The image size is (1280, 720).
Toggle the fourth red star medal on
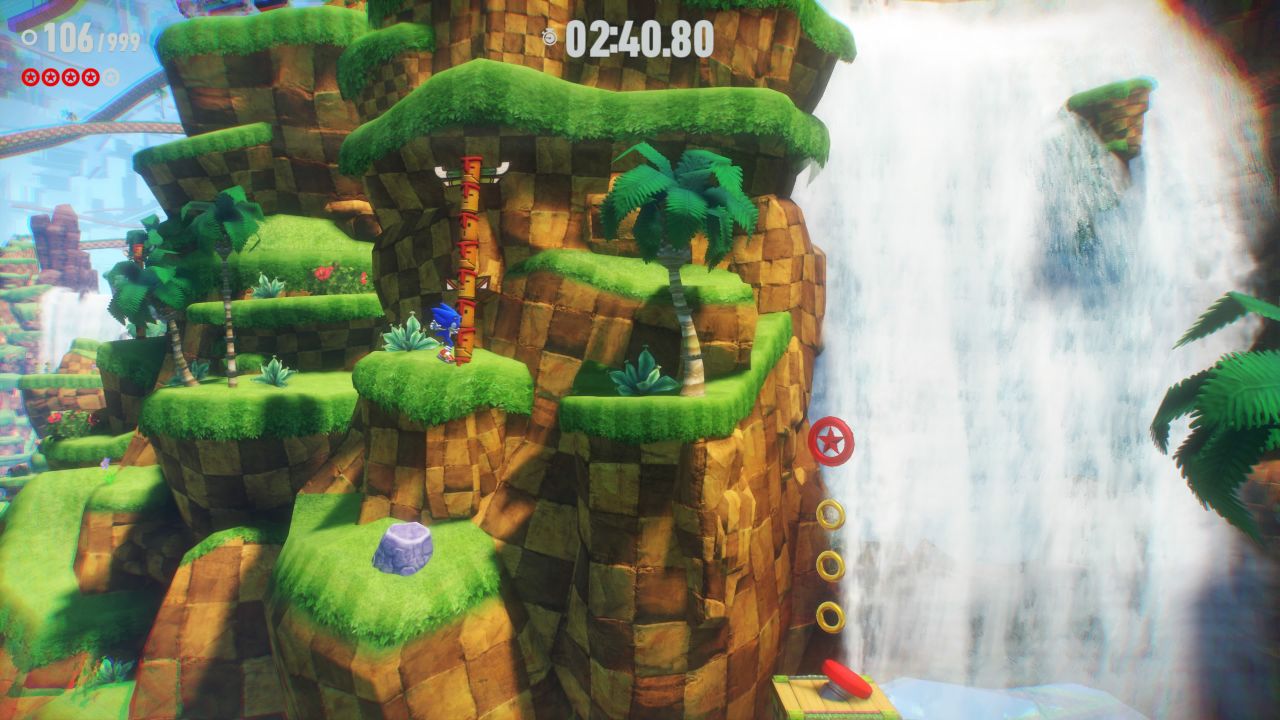[x=91, y=77]
